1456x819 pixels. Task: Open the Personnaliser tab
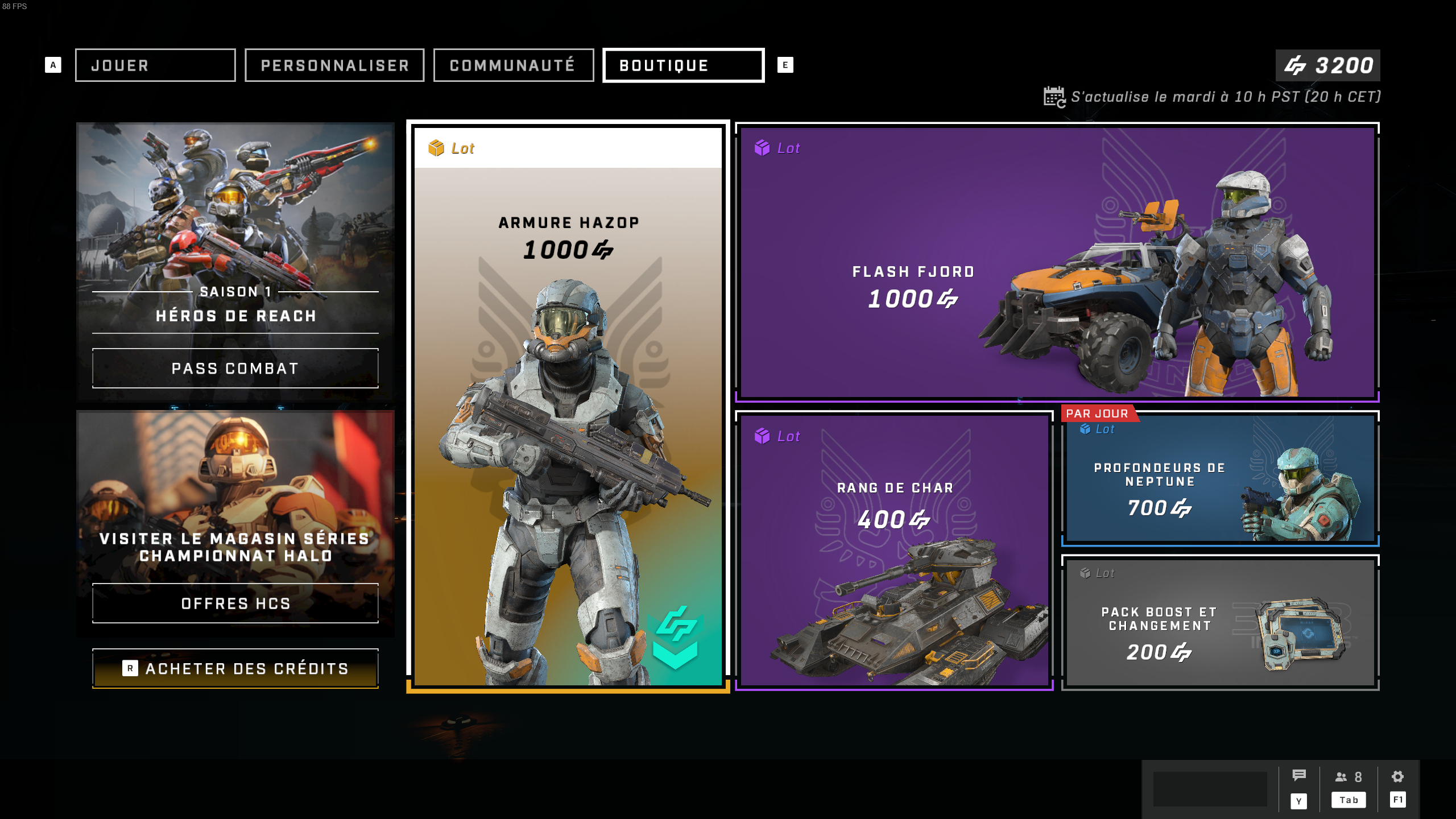tap(334, 65)
